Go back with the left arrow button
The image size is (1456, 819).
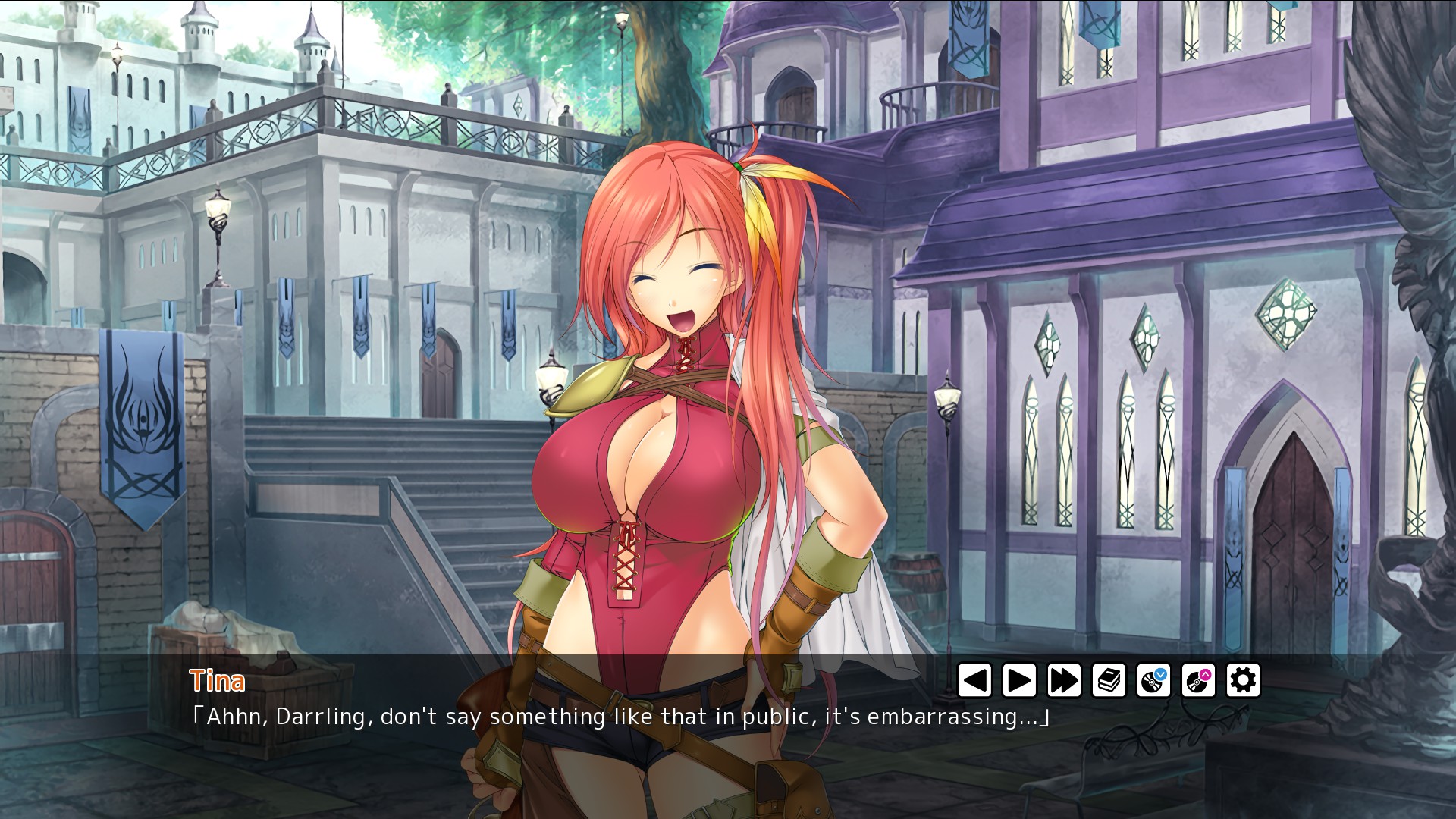(974, 680)
